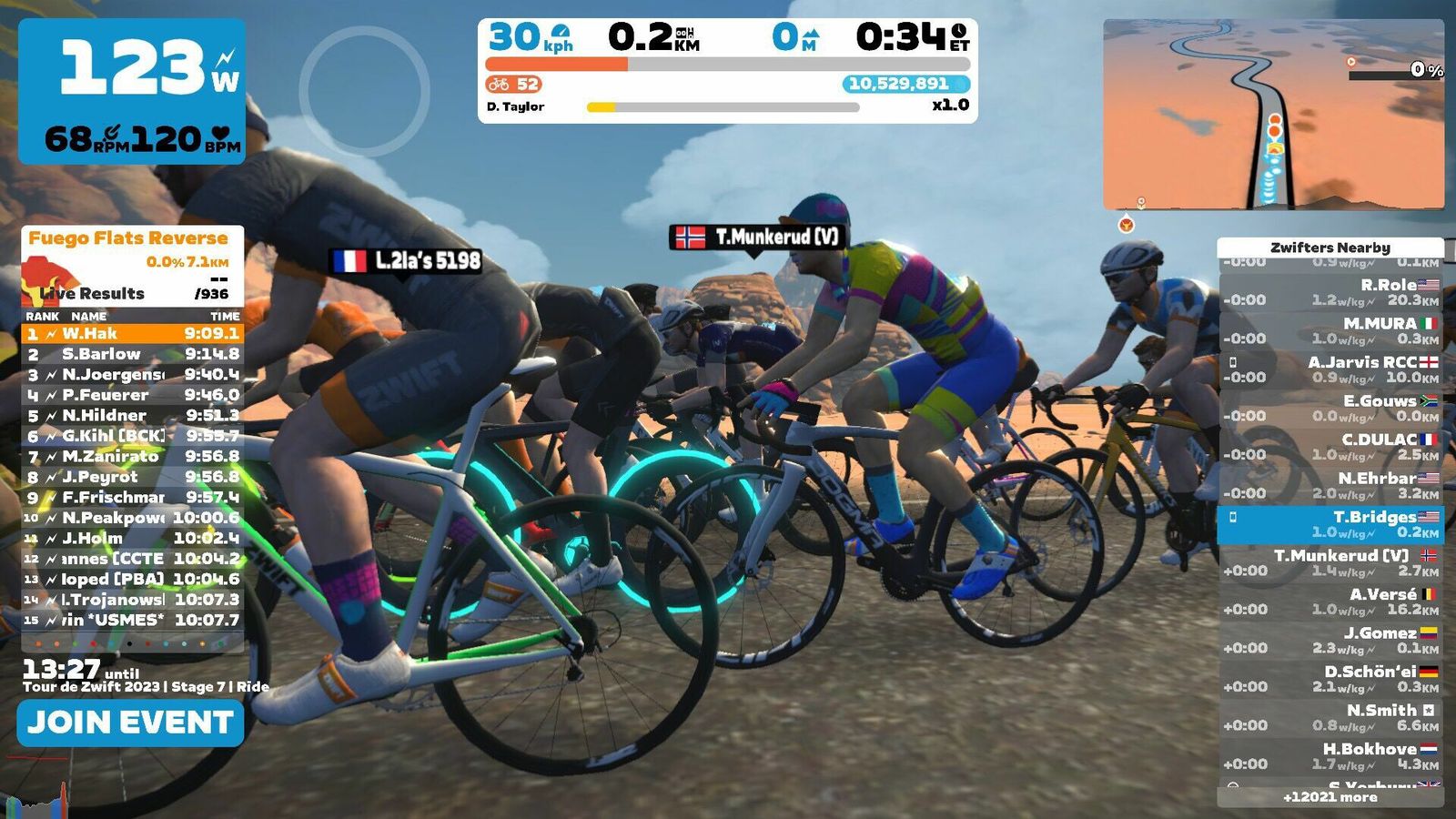The image size is (1456, 819).
Task: Click T.Munkerud (V) rider name tag
Action: [758, 238]
